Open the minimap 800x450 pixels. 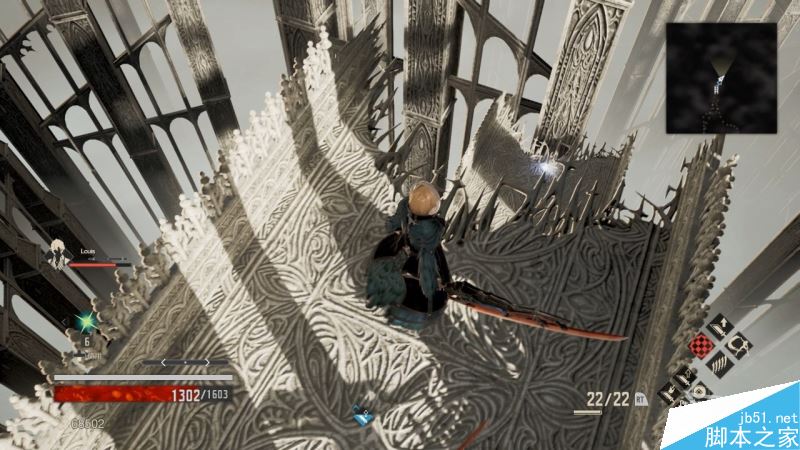(721, 77)
